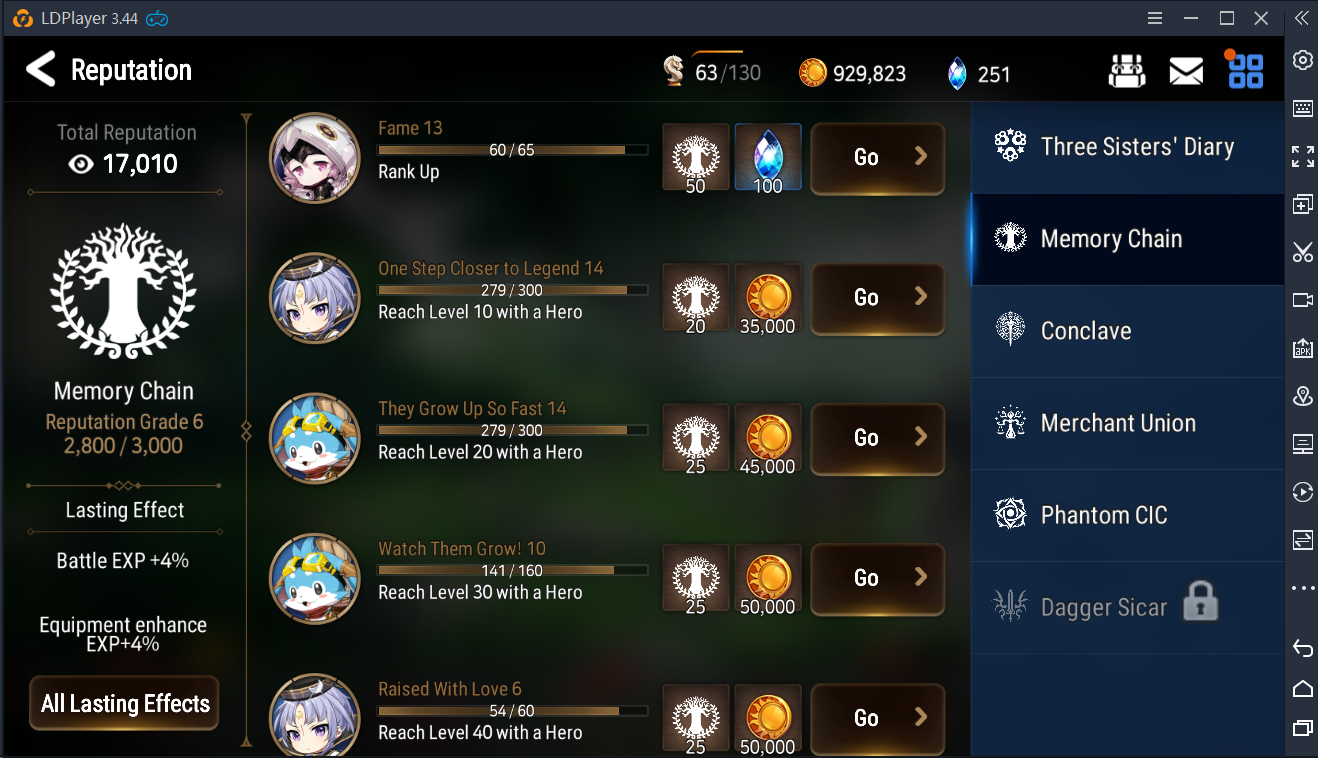
Task: Collapse the LDPlayer sidebar with double chevron
Action: click(1301, 18)
